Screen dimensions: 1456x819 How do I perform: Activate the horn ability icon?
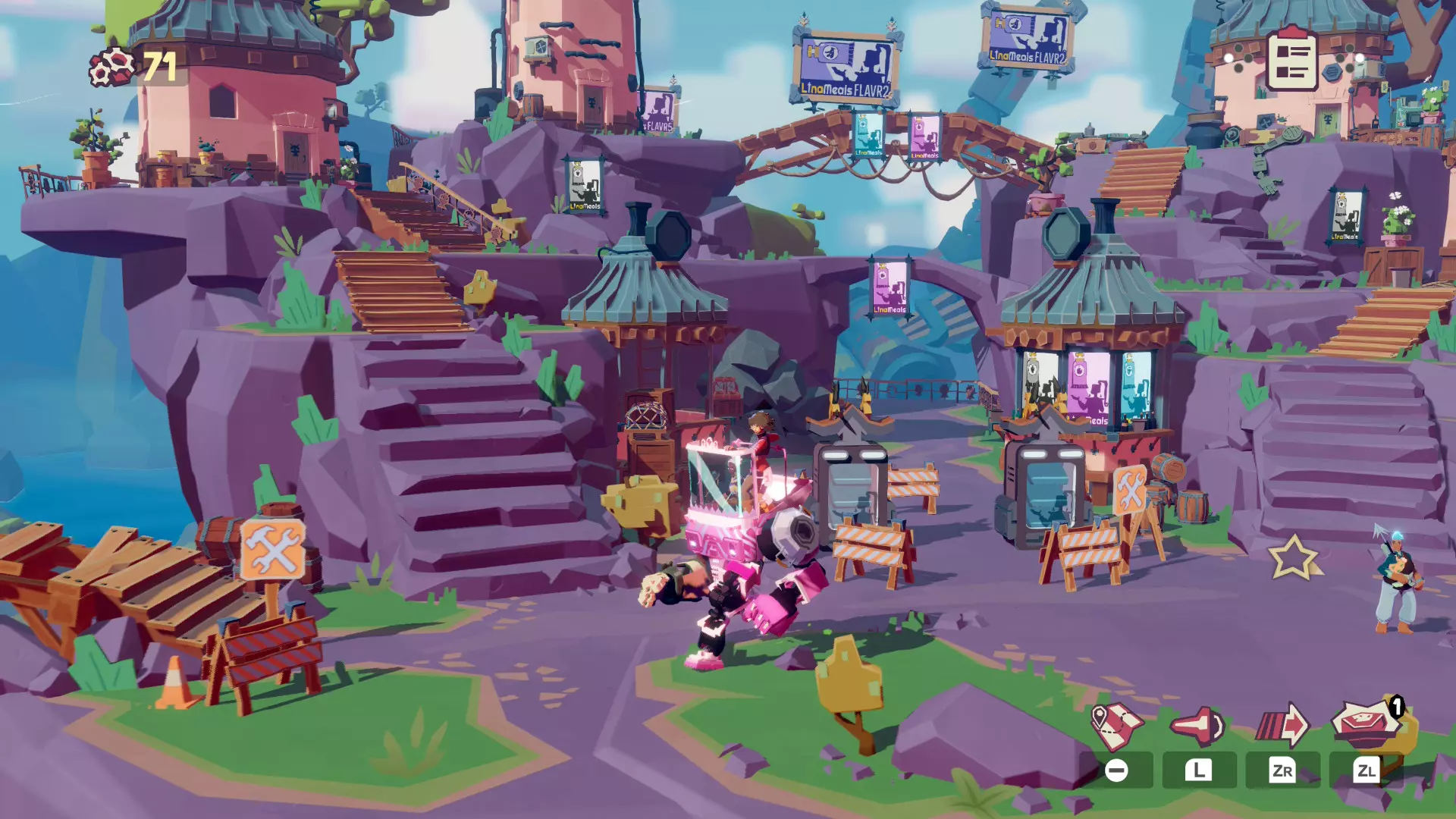coord(1198,726)
